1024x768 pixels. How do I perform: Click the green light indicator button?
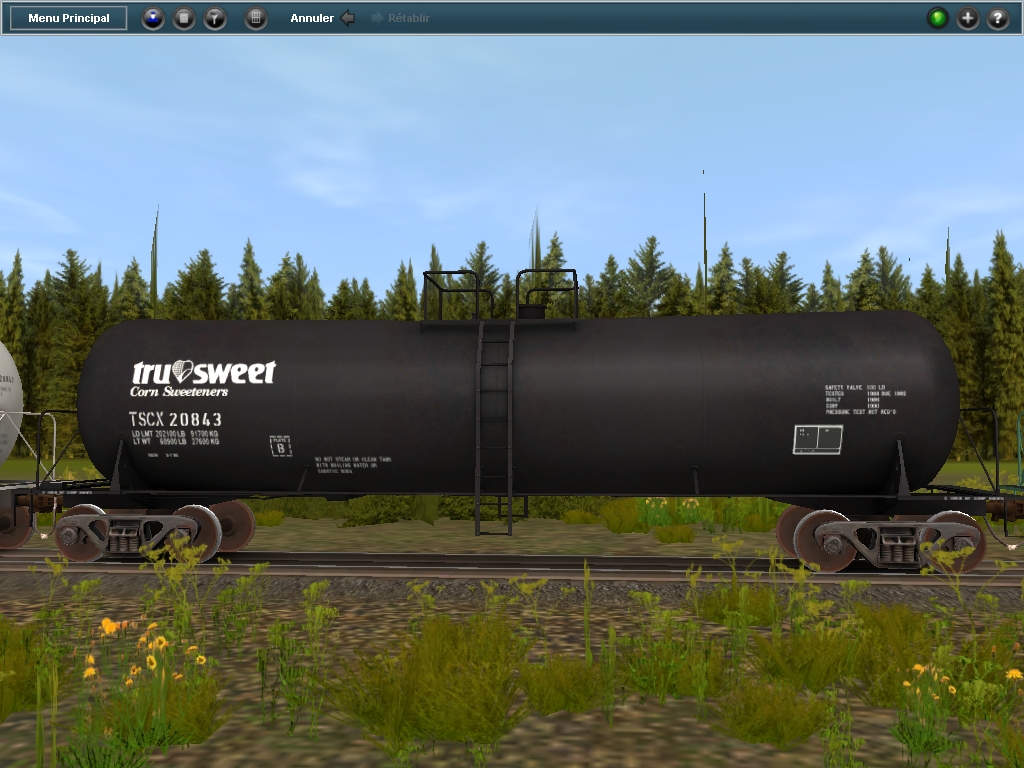coord(937,18)
